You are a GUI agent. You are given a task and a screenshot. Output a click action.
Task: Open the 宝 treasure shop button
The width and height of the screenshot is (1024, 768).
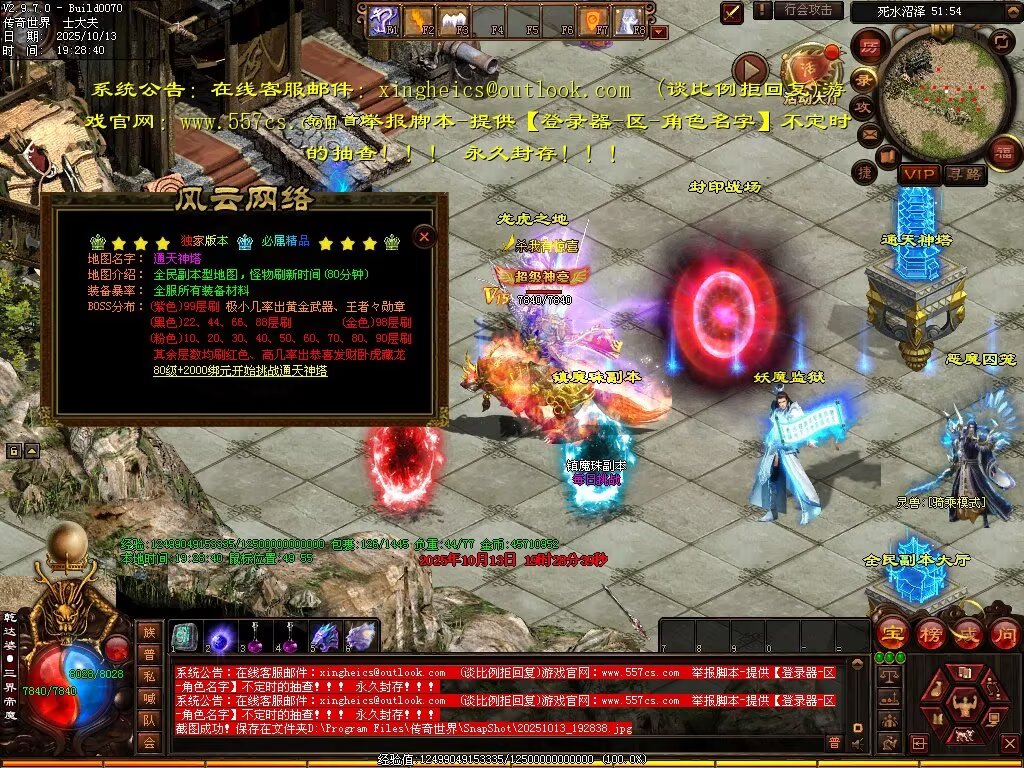click(x=893, y=632)
